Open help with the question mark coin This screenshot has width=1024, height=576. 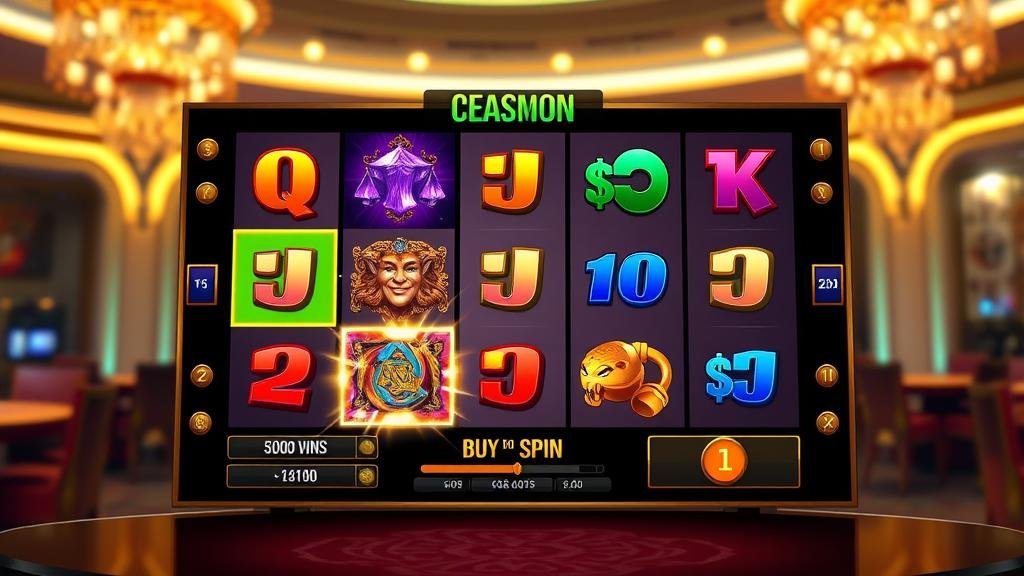coord(207,192)
